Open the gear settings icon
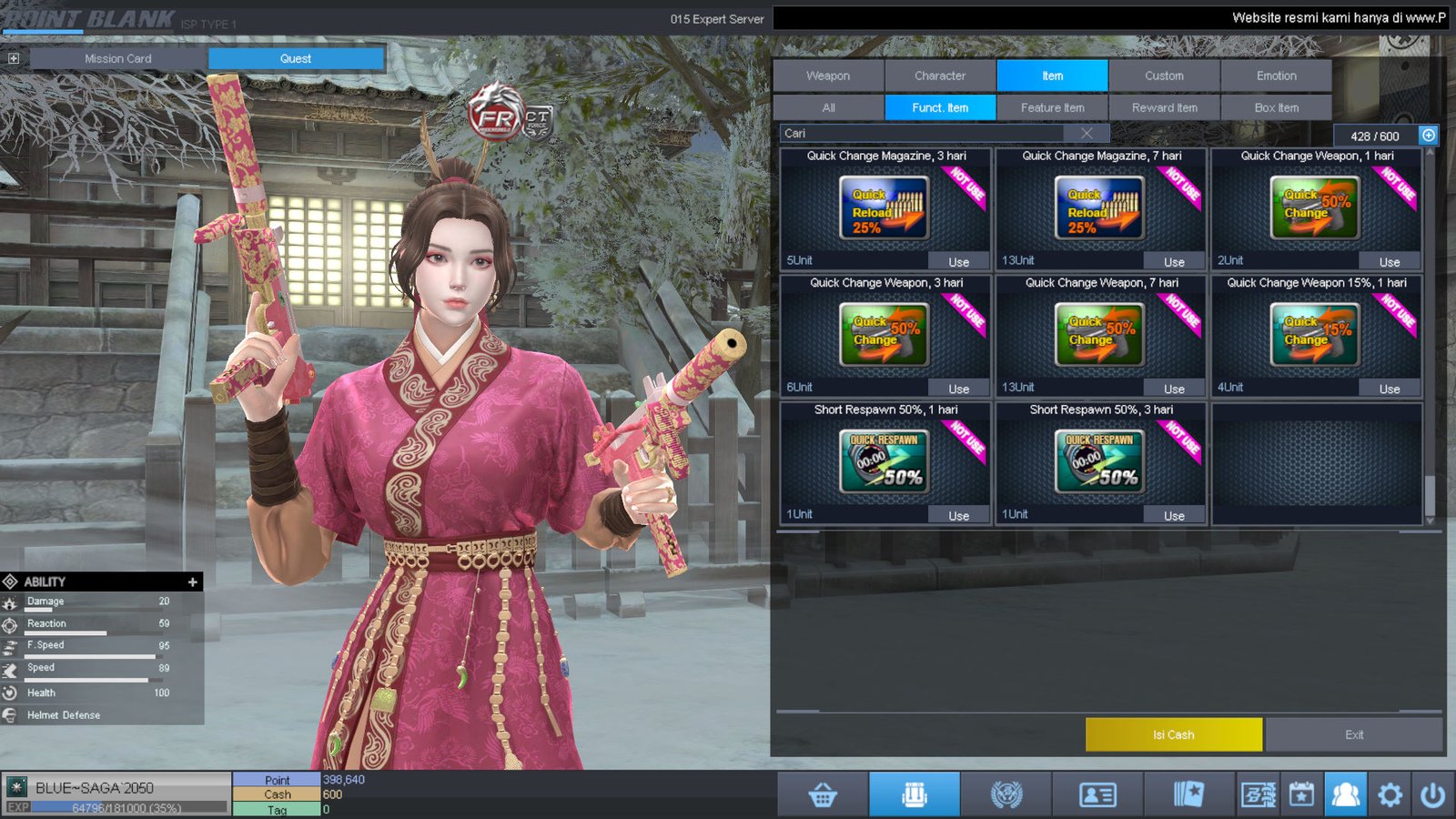The height and width of the screenshot is (819, 1456). coord(1390,795)
